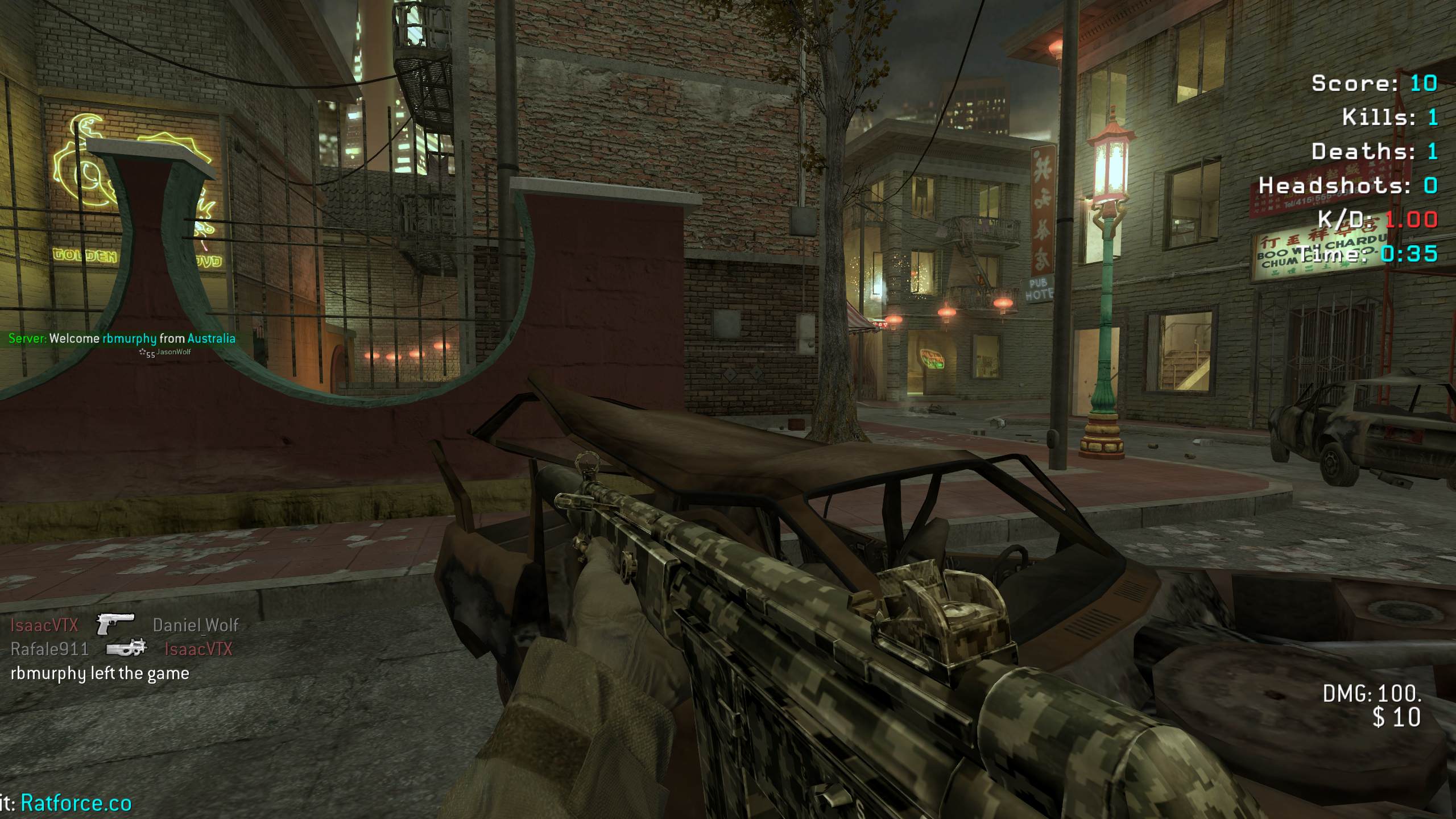Select the JasonWolf player nametag
1456x819 pixels.
[173, 352]
